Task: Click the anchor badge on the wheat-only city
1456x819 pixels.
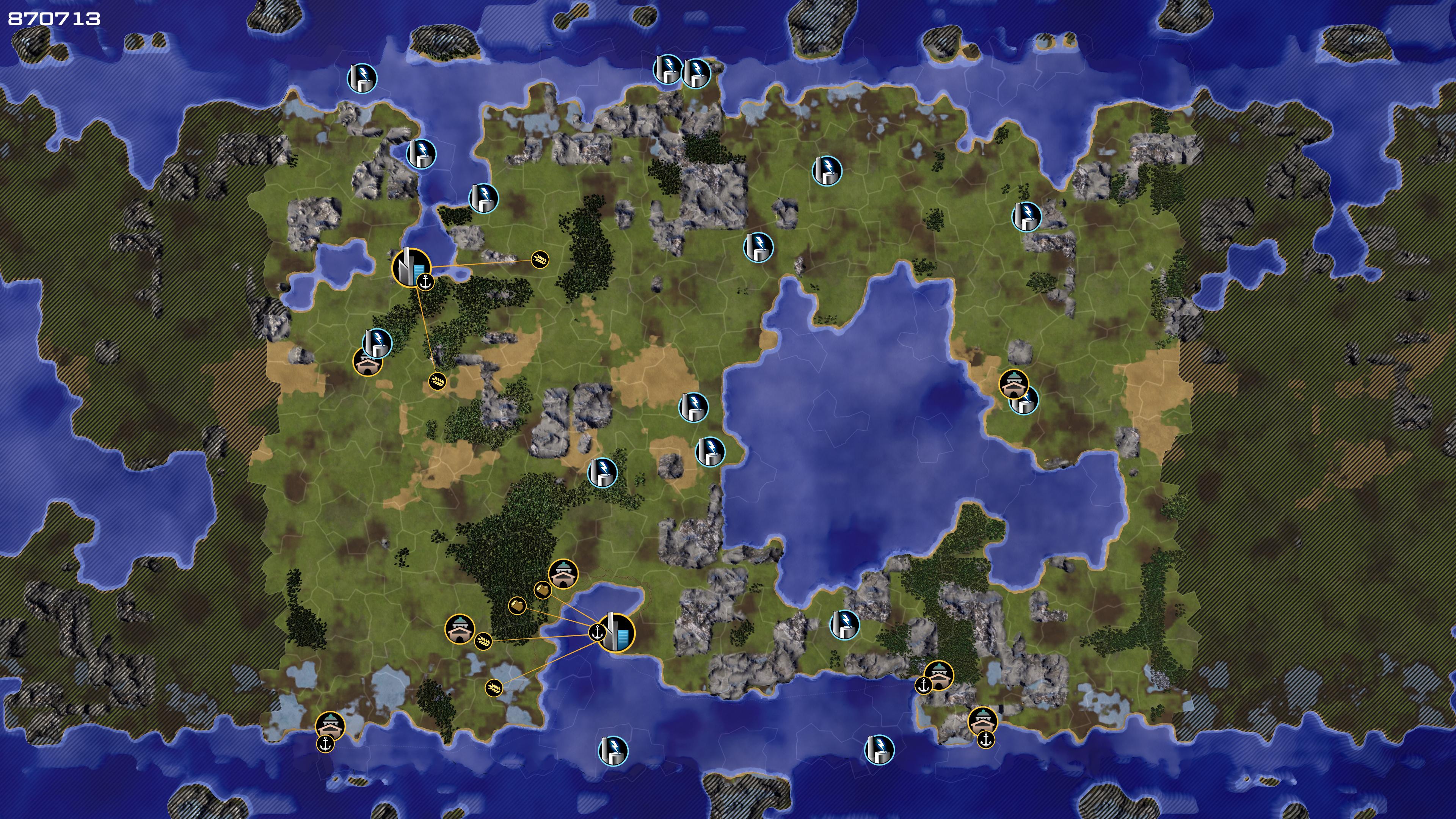Action: [x=425, y=281]
